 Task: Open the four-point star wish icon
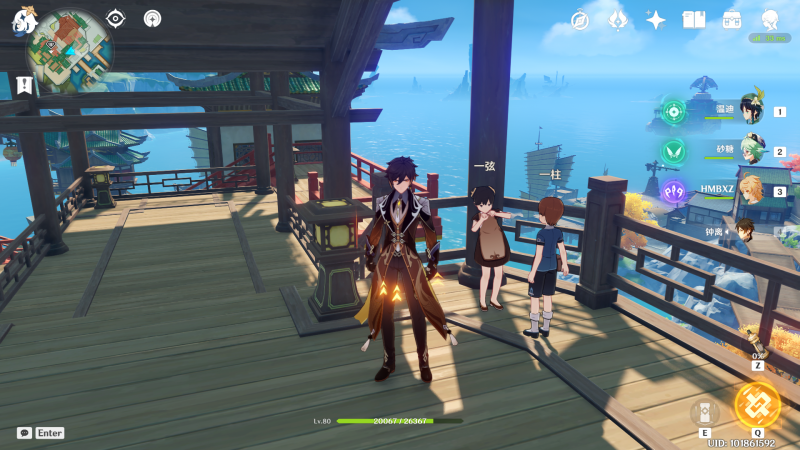coord(656,20)
